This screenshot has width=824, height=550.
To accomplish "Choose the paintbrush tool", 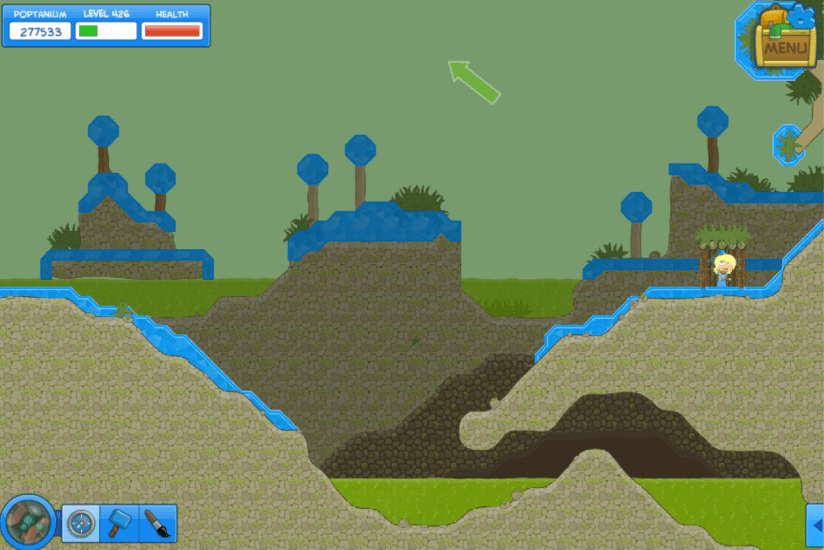I will tap(156, 522).
